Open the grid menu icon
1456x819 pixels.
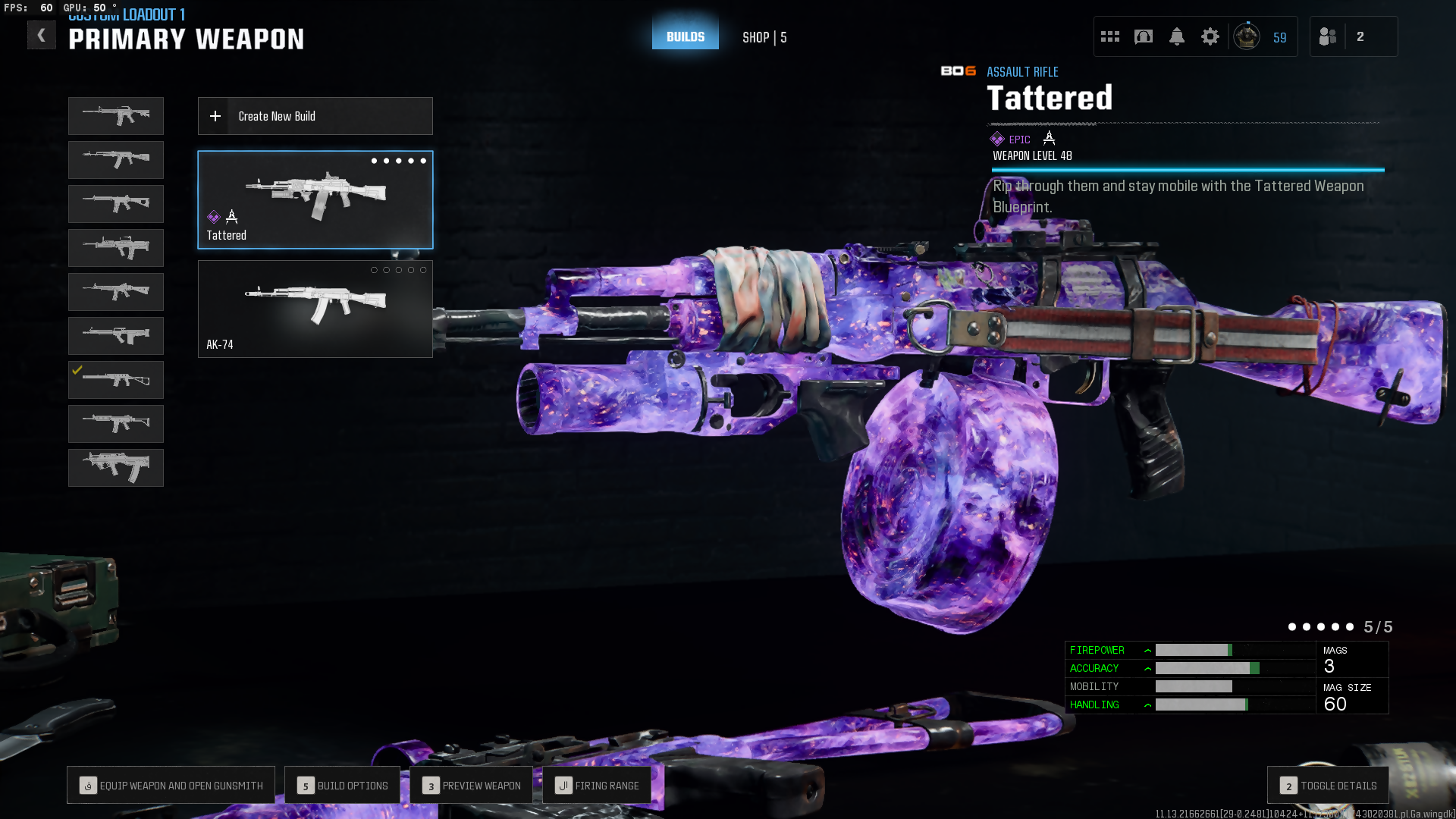1110,36
